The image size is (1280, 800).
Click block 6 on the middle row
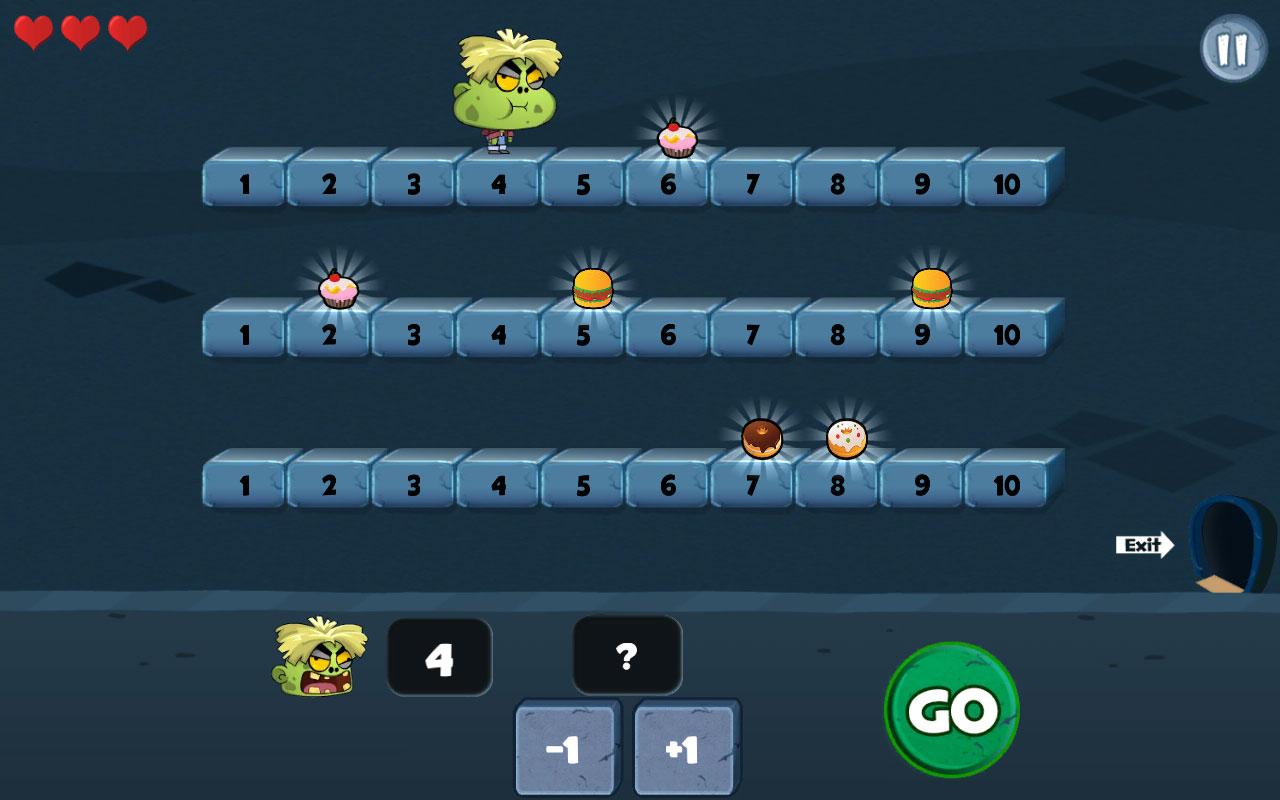coord(668,334)
